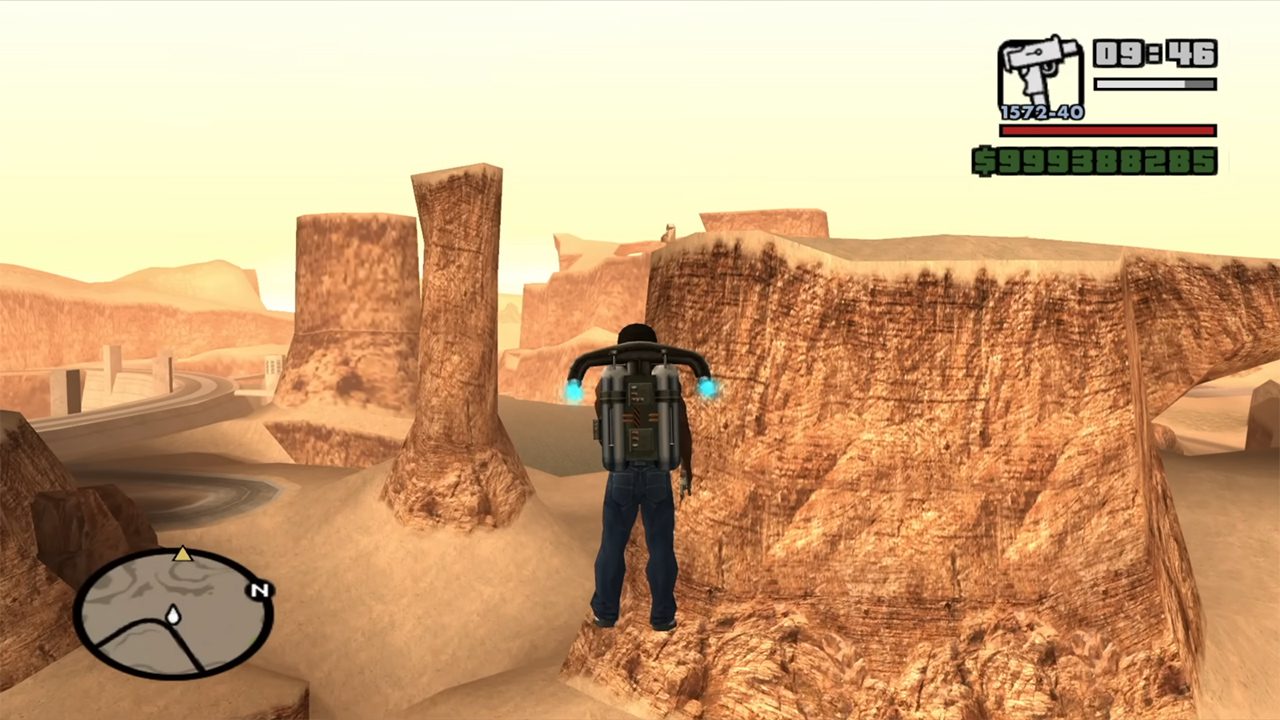Select the yellow triangle marker above the radar
The image size is (1280, 720).
[182, 554]
